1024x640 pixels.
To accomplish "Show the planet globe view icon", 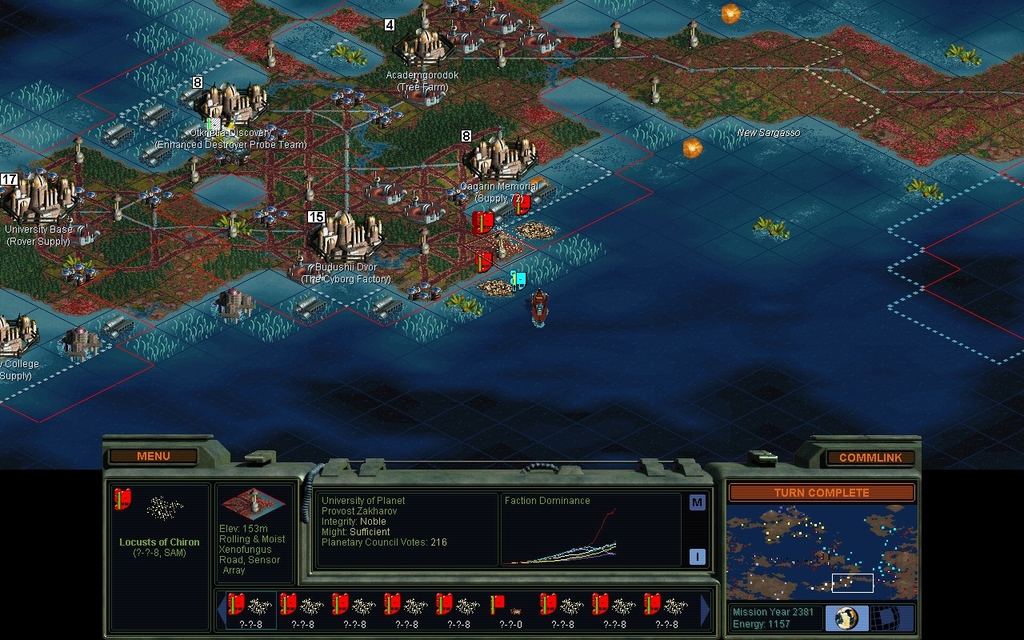I will tap(846, 617).
